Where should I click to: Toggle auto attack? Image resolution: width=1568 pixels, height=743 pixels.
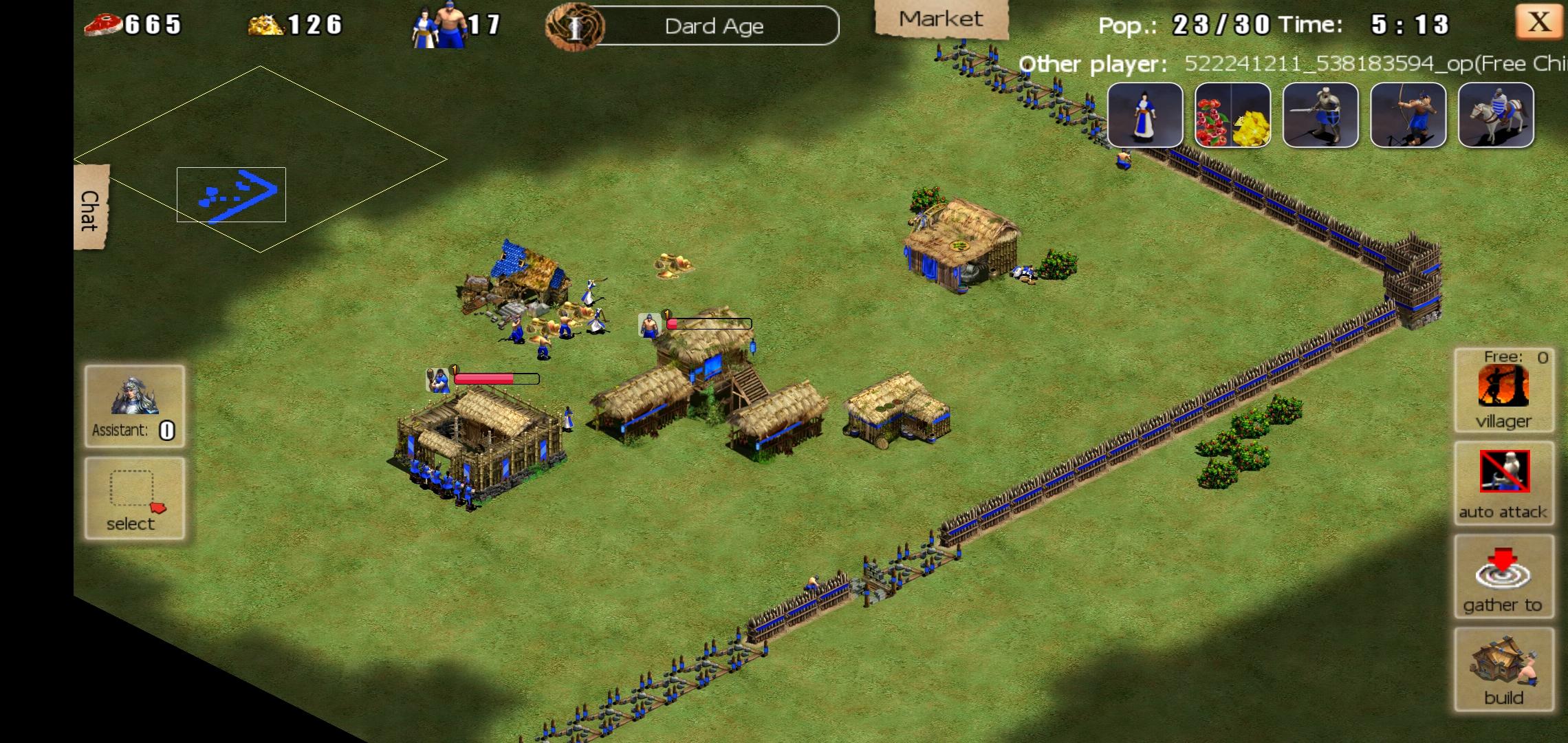pos(1503,482)
